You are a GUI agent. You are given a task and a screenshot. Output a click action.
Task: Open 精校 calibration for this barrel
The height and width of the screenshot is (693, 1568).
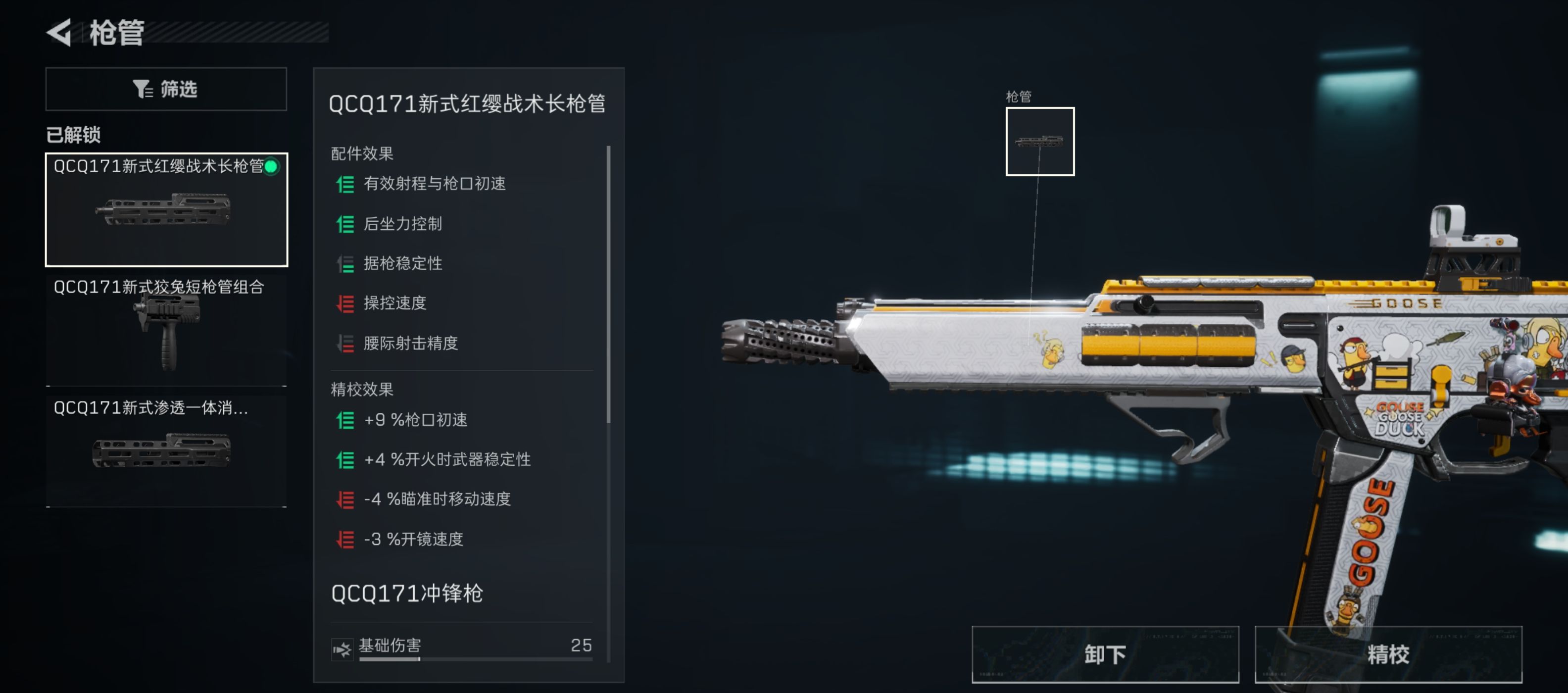click(x=1388, y=654)
